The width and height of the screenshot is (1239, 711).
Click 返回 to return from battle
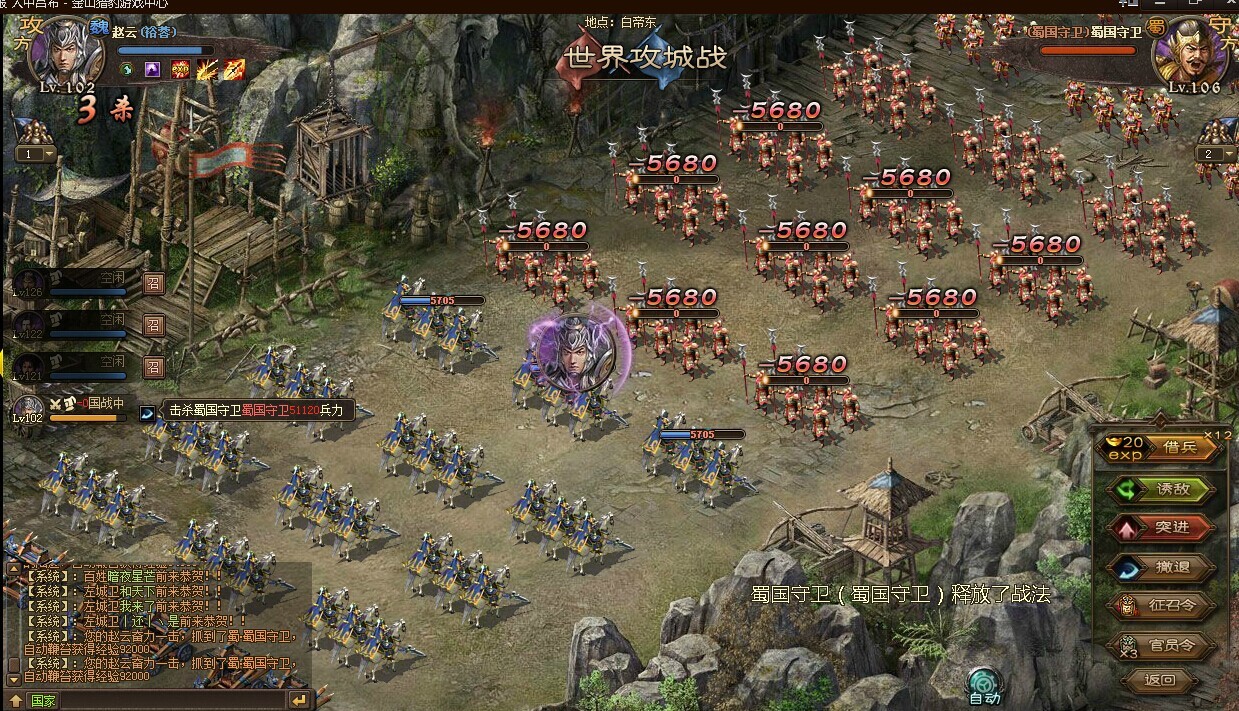pos(1160,681)
